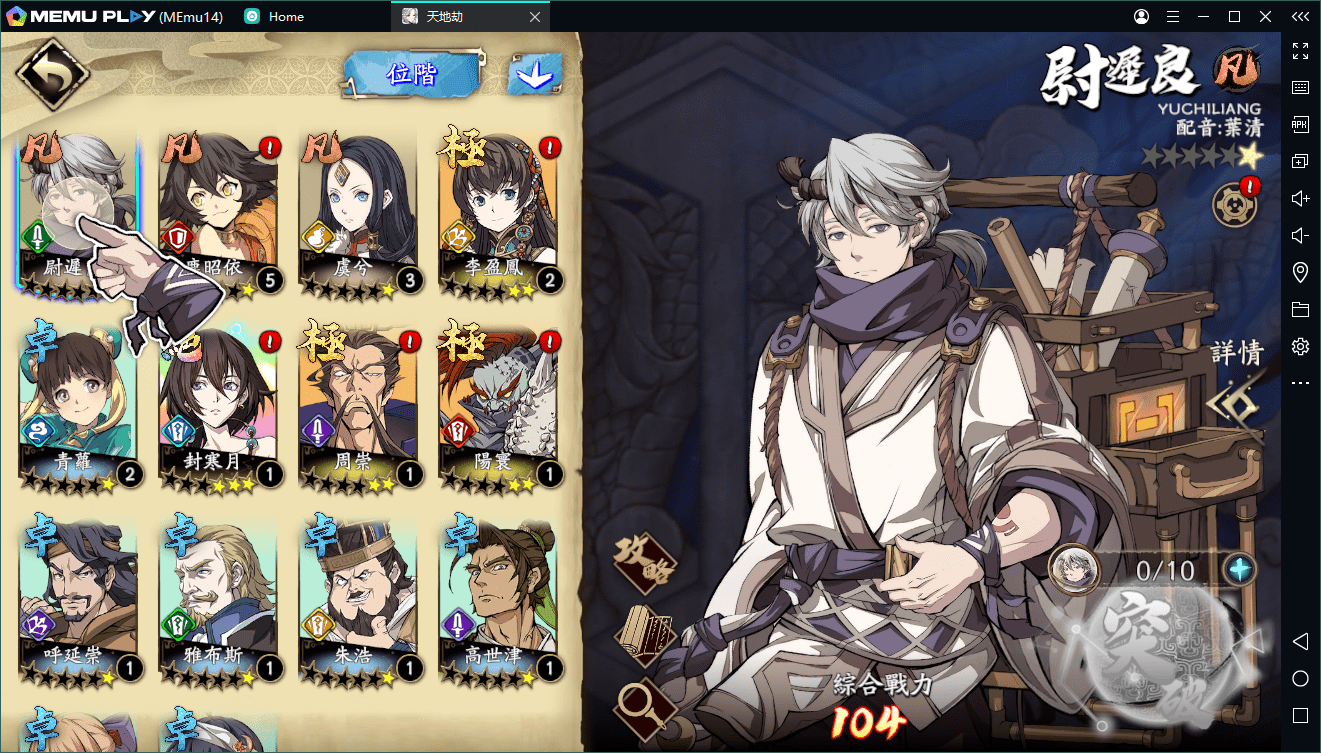Open the 位階 sort dropdown

[x=411, y=74]
